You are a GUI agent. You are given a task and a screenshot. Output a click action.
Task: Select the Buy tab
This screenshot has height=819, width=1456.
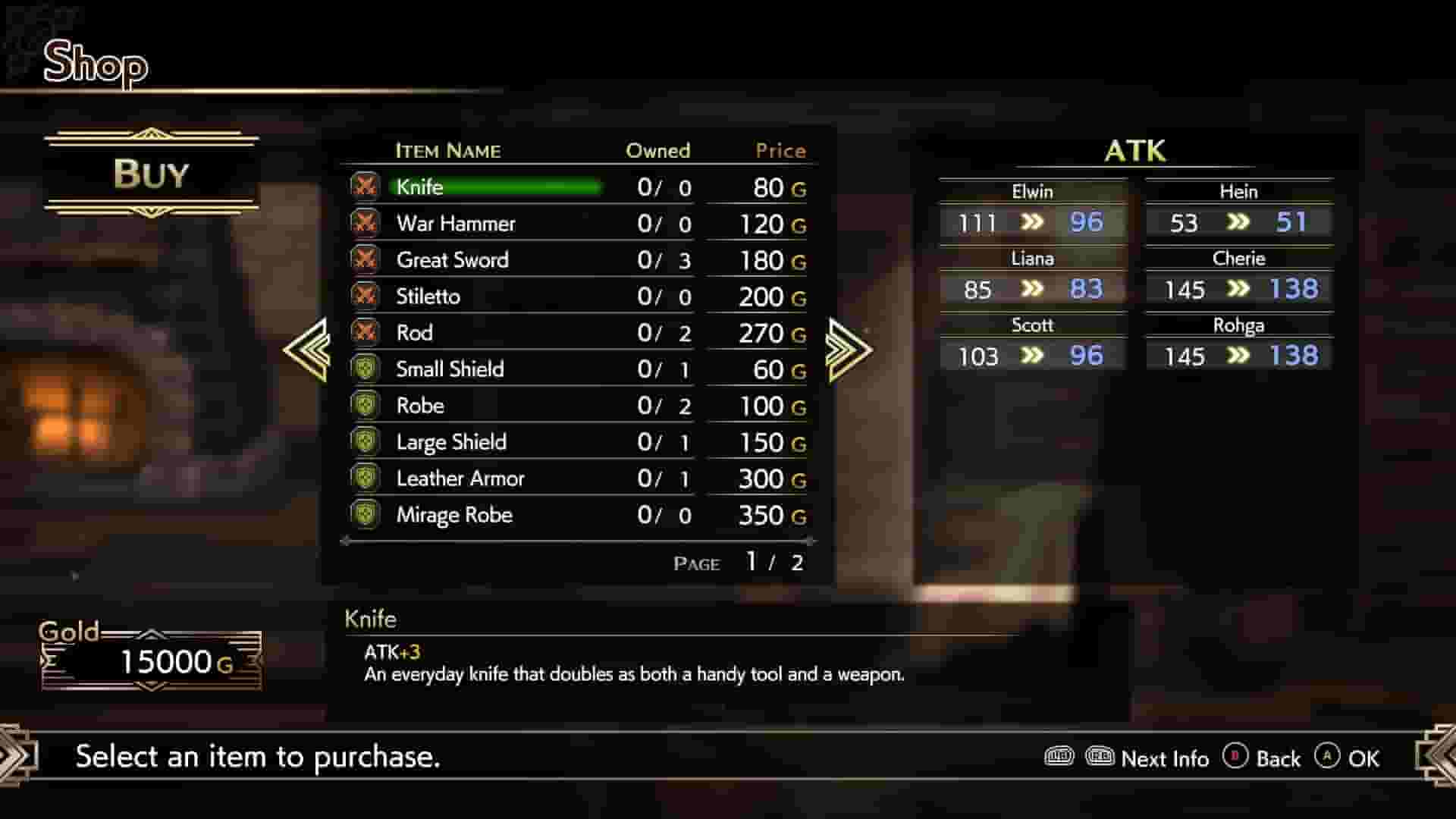pos(150,174)
